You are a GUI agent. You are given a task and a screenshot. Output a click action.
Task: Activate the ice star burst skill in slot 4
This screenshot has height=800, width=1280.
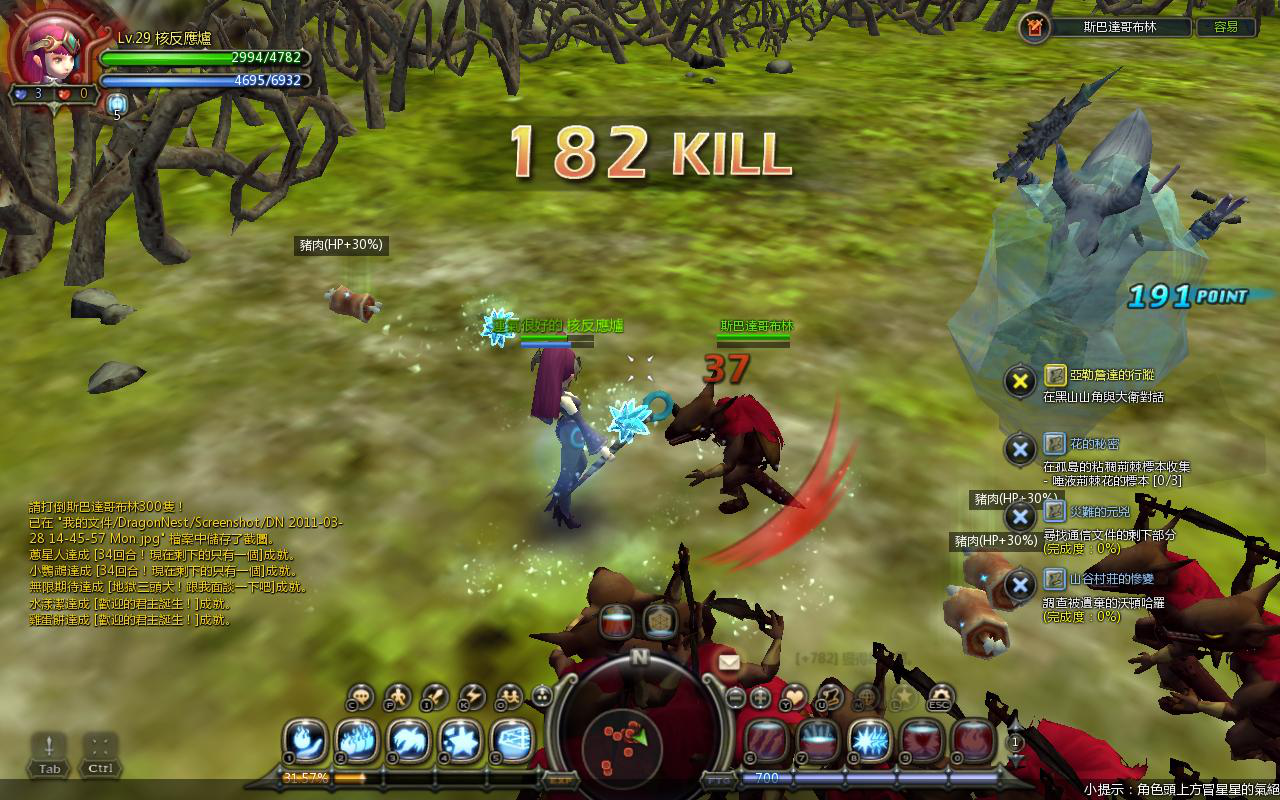[461, 741]
